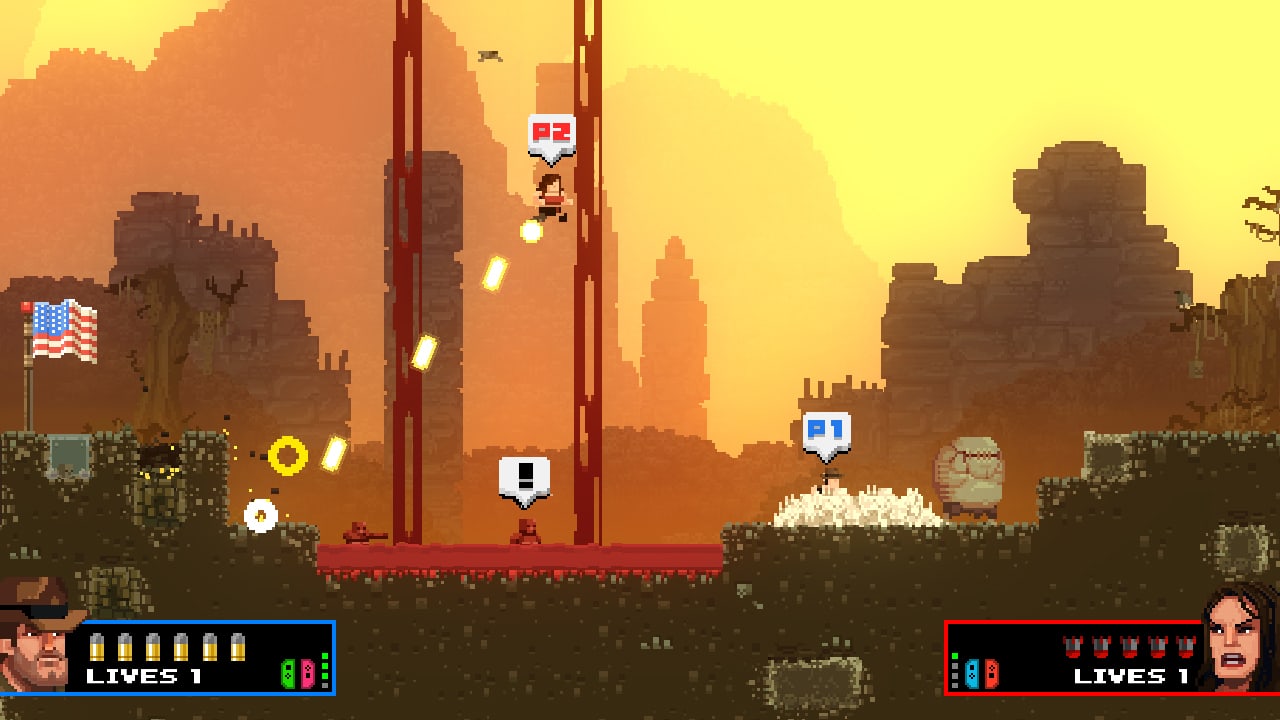The height and width of the screenshot is (720, 1280).
Task: Click the first bullet ammo icon
Action: 96,648
